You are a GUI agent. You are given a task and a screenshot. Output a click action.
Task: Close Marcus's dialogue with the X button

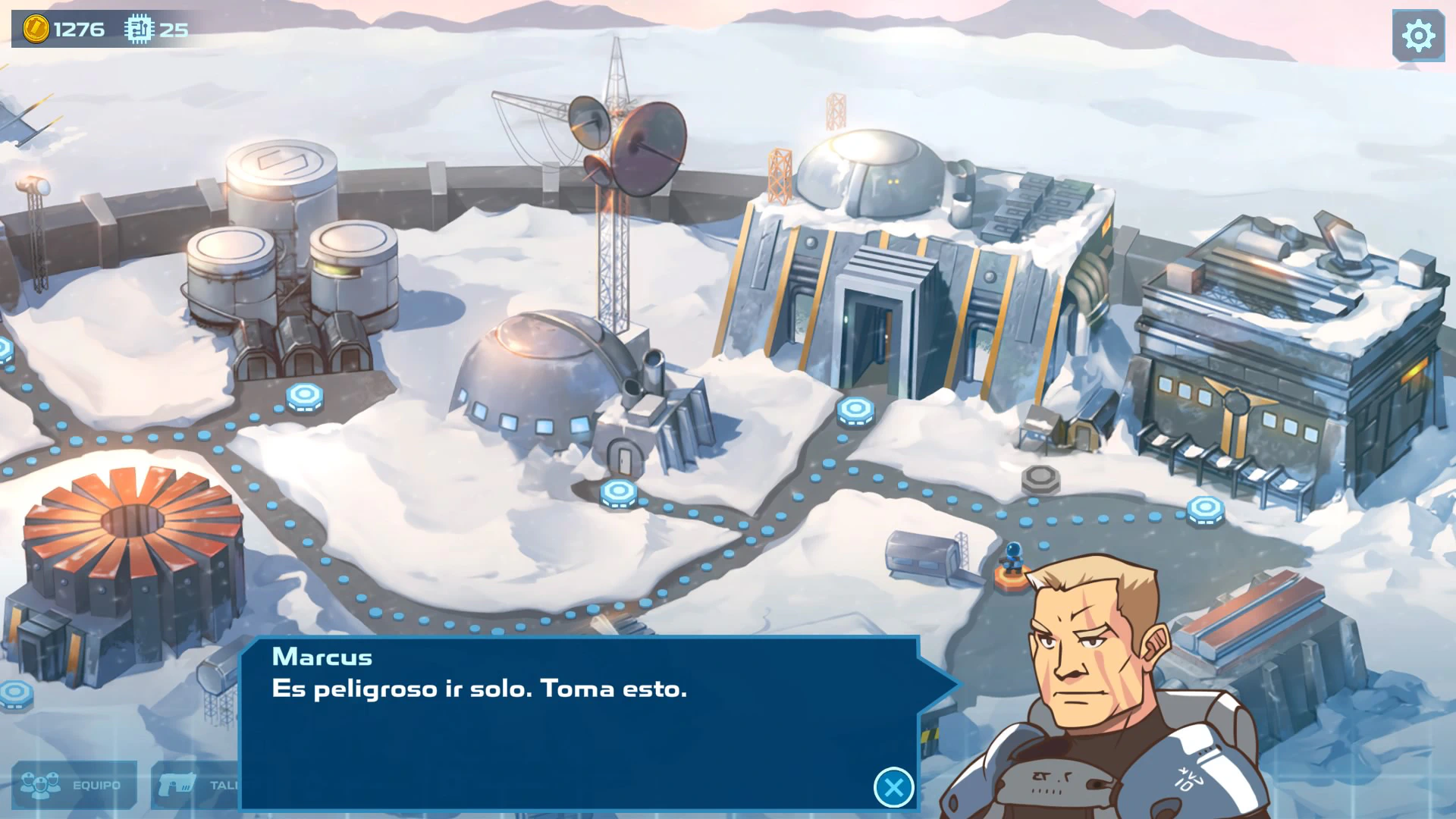pos(893,787)
